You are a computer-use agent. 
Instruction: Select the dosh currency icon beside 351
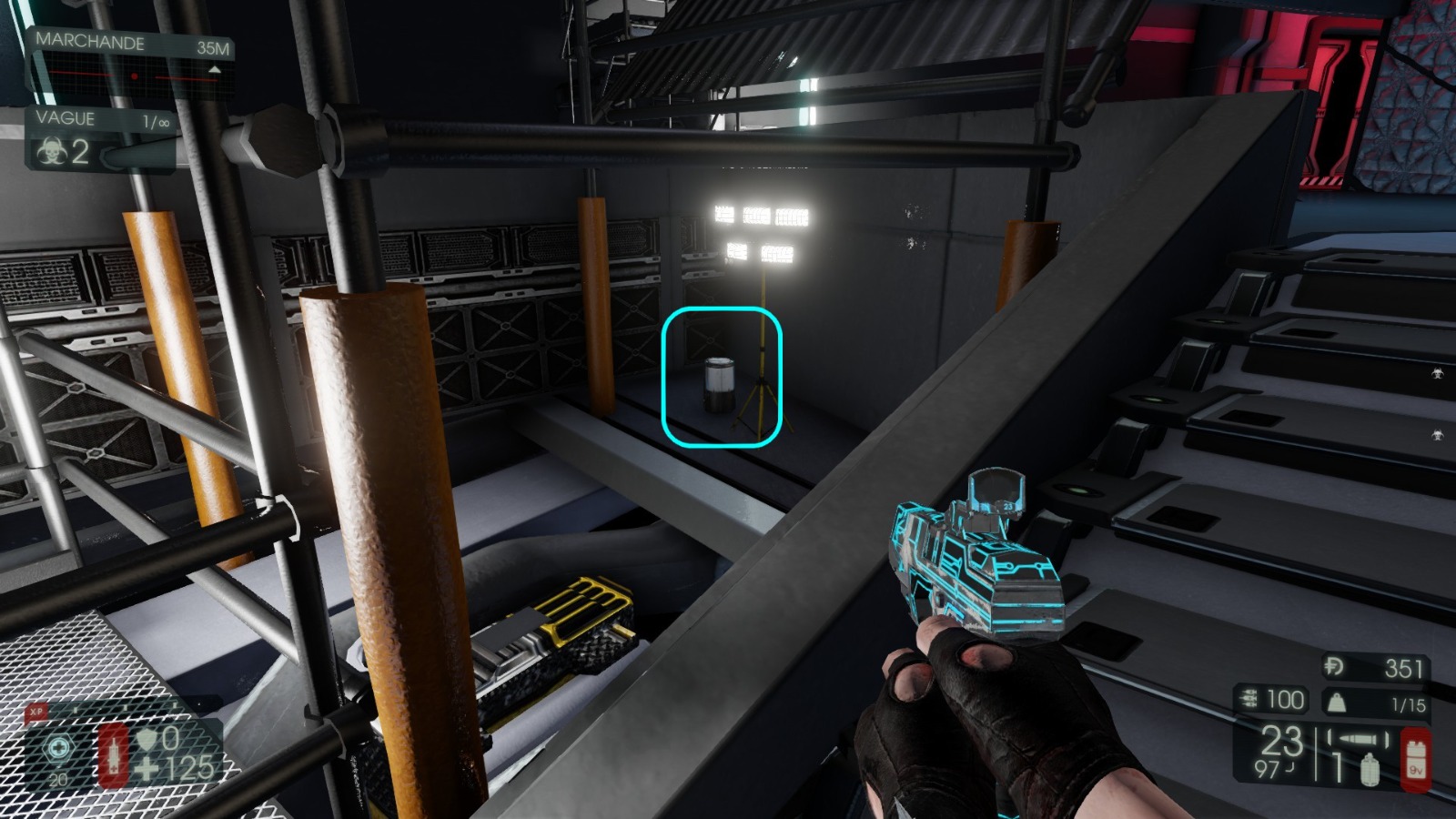pos(1334,667)
